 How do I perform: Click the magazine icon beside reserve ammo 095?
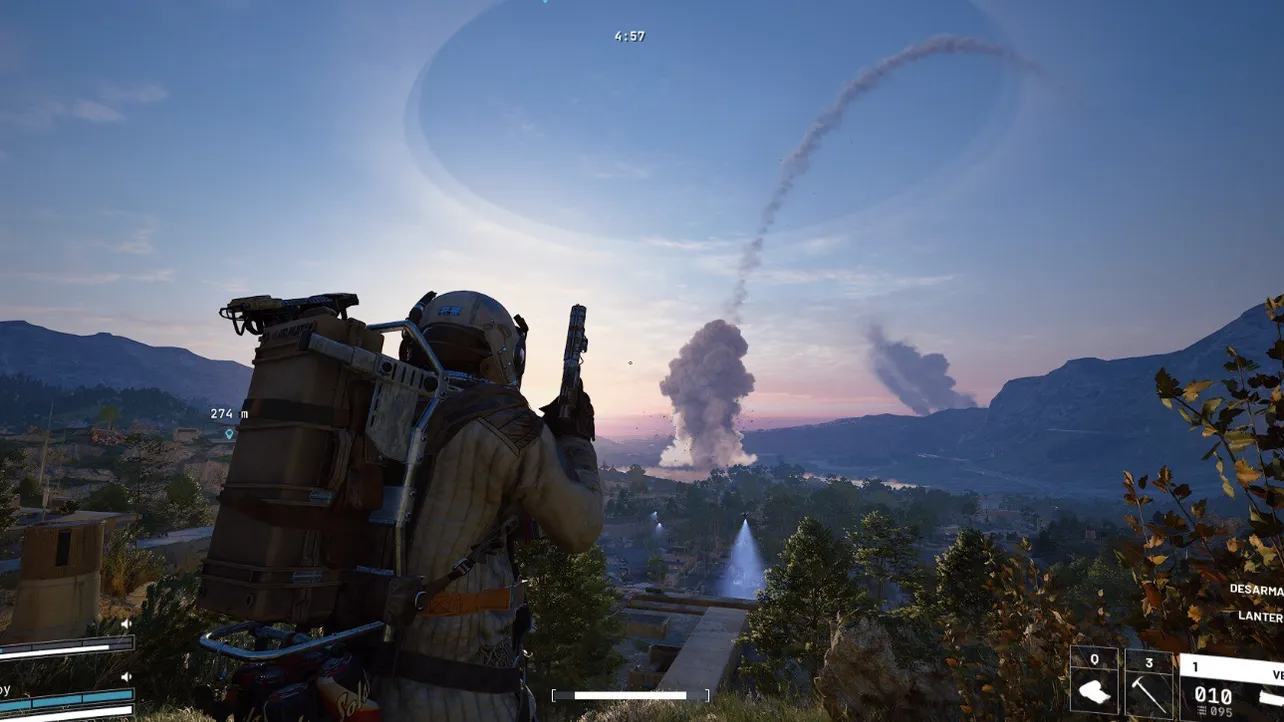1201,709
